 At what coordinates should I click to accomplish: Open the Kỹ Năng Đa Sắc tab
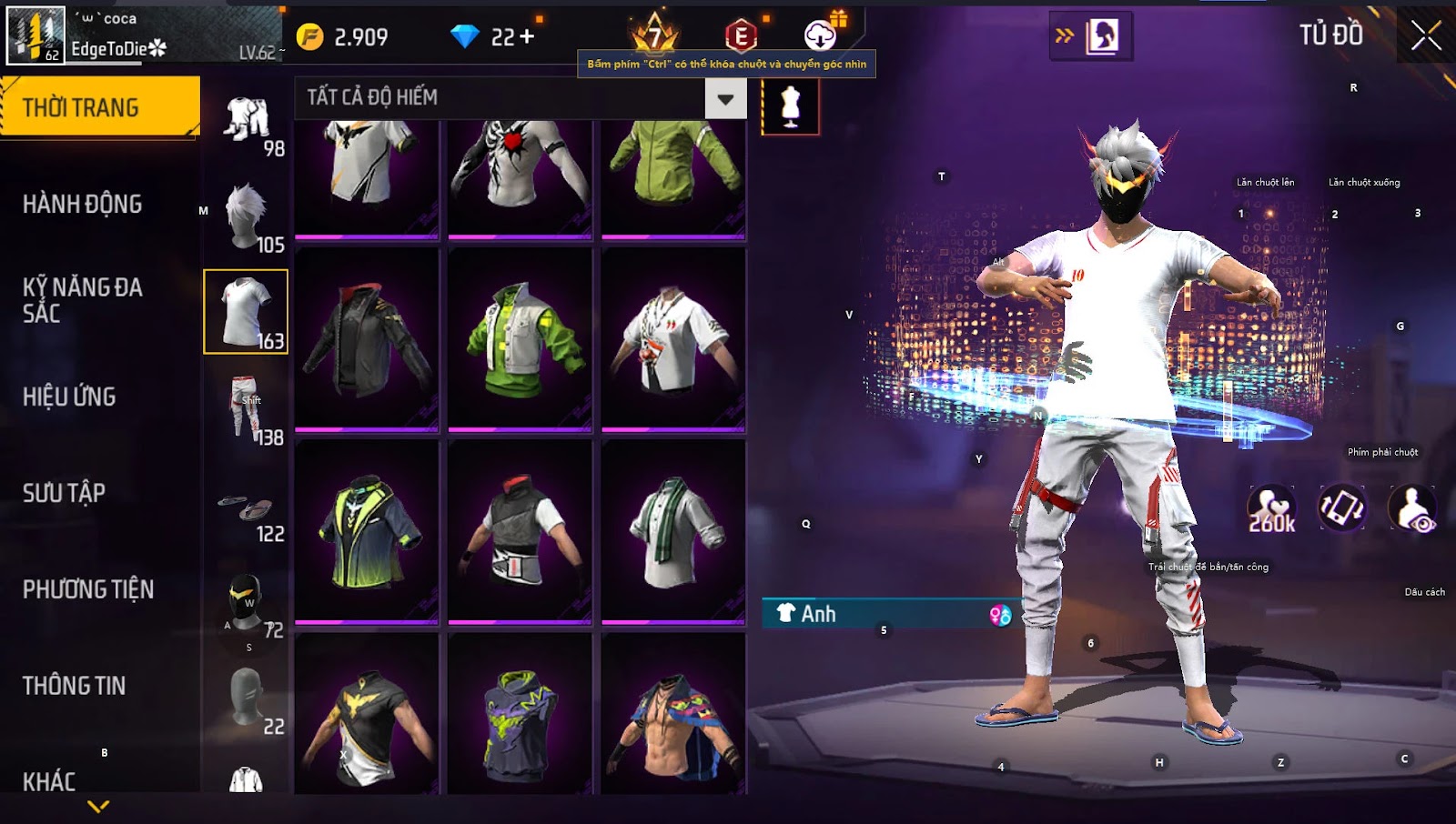coord(83,300)
